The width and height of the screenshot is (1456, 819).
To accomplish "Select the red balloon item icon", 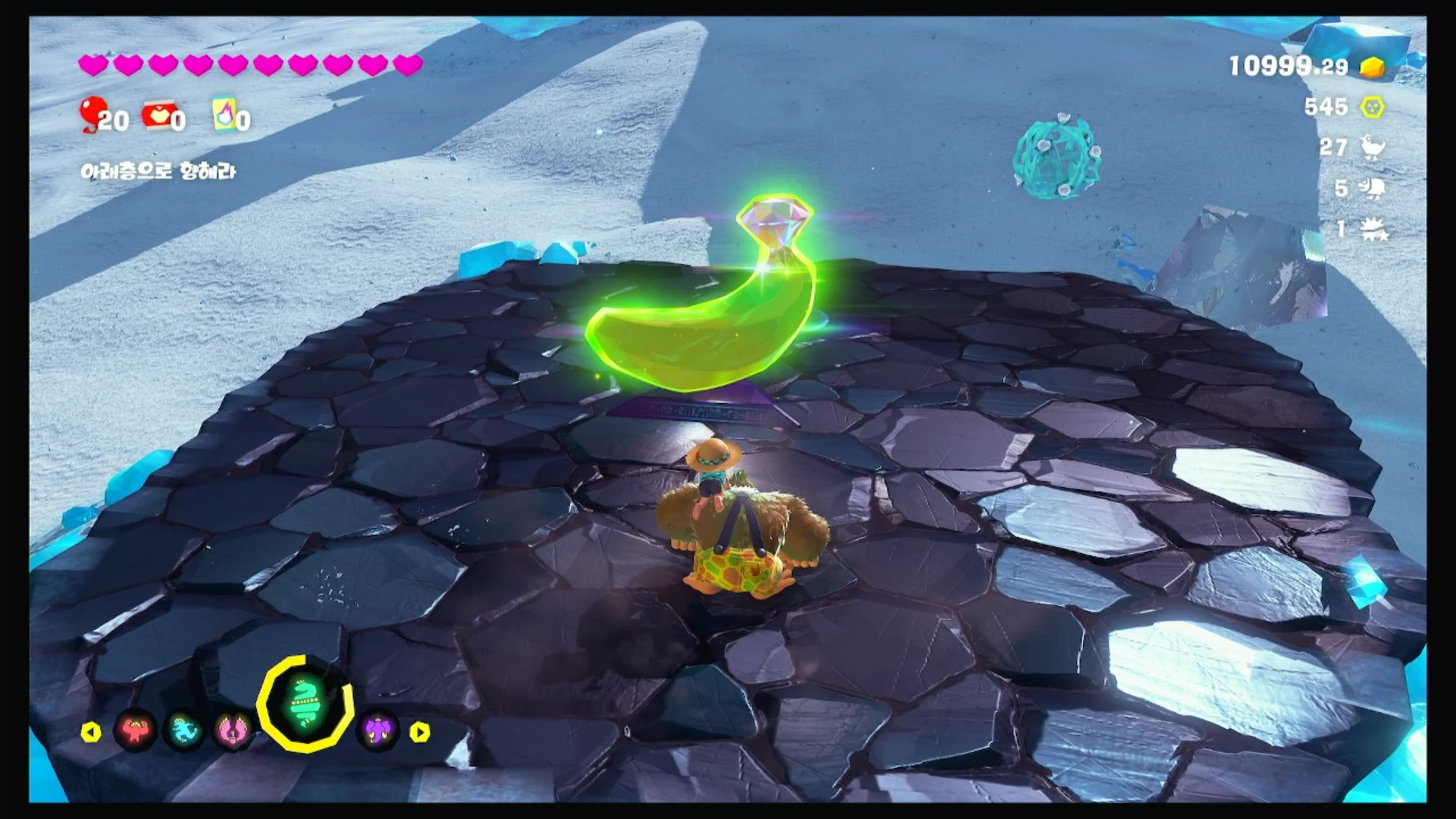I will (x=91, y=114).
